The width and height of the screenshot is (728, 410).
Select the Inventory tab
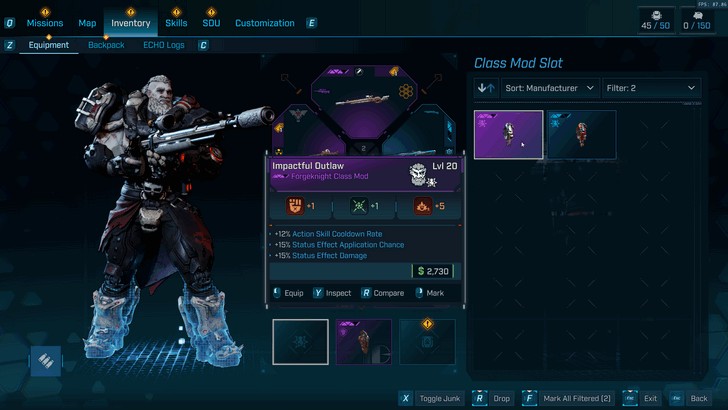coord(131,23)
